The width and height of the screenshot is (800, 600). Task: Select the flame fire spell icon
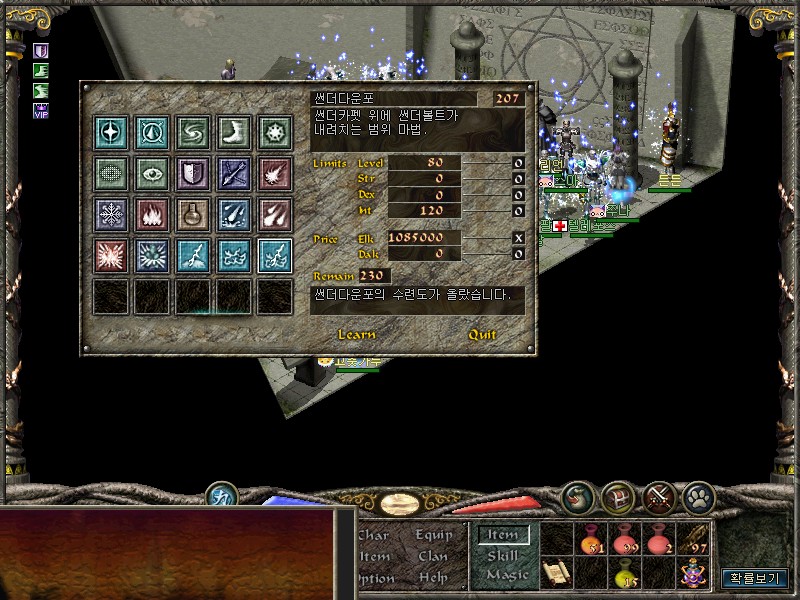point(152,215)
